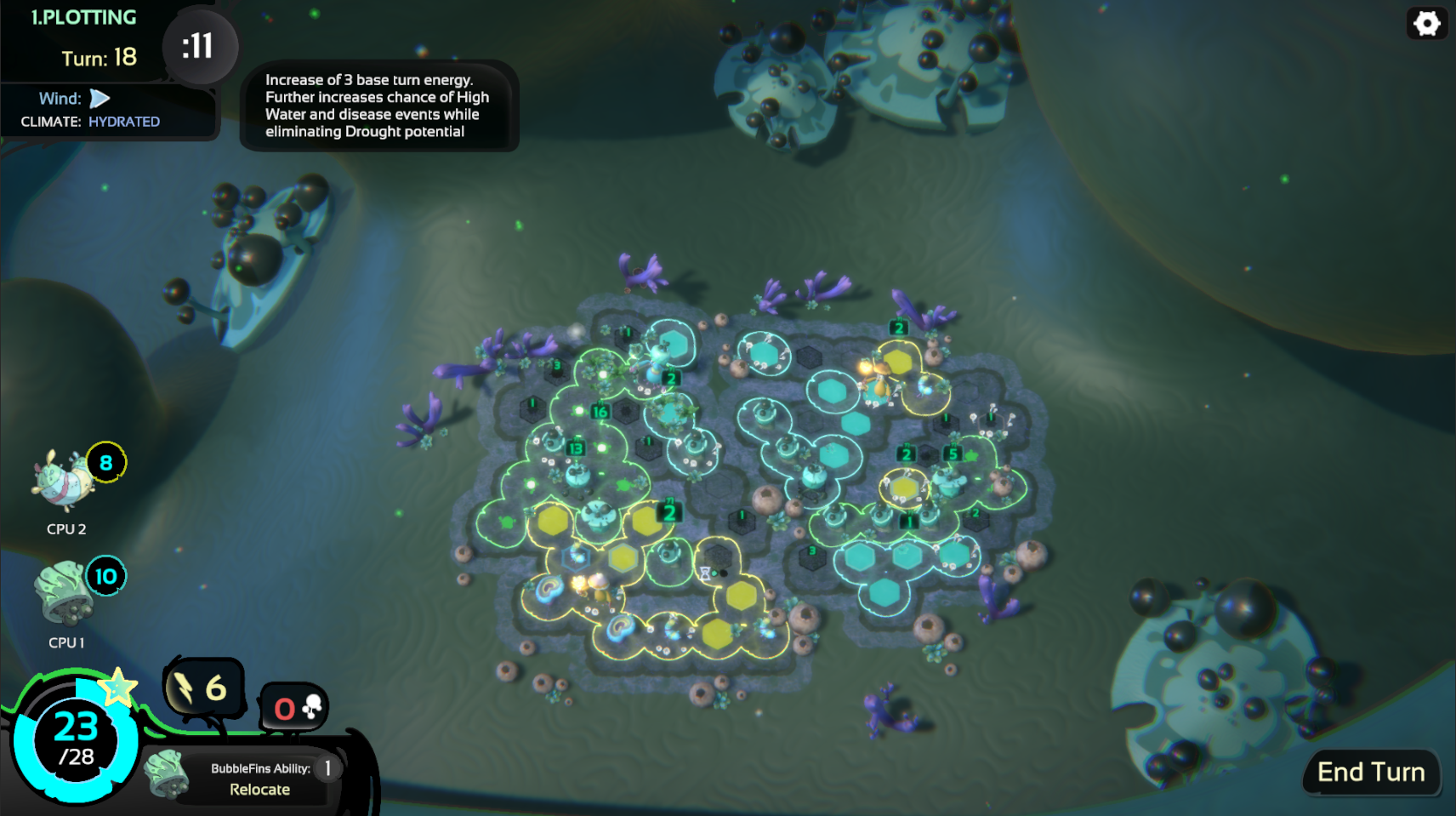Image resolution: width=1456 pixels, height=816 pixels.
Task: Click the wind direction arrow
Action: click(100, 98)
